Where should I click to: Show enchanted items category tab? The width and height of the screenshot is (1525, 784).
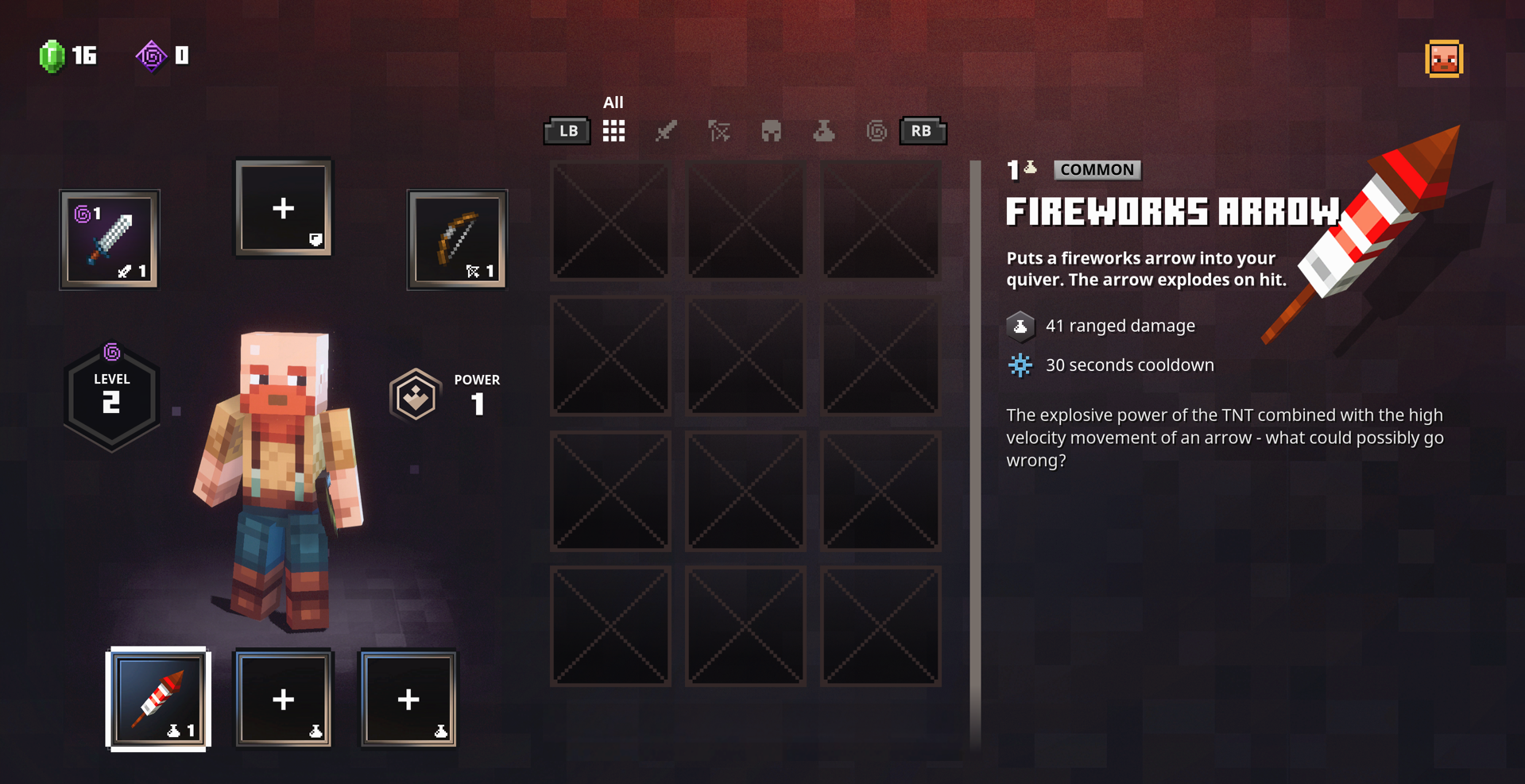point(876,131)
